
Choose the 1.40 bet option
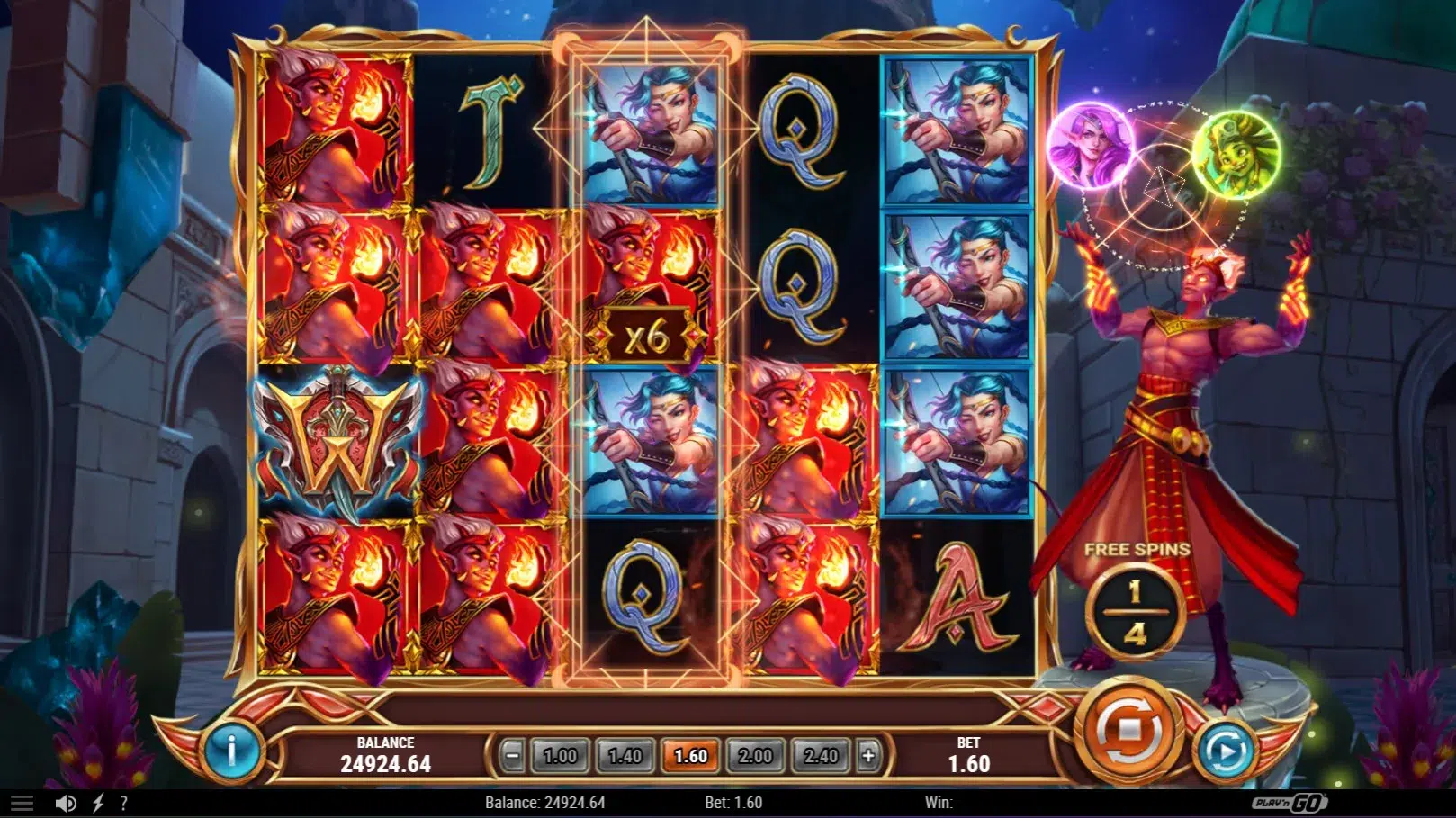[x=625, y=756]
